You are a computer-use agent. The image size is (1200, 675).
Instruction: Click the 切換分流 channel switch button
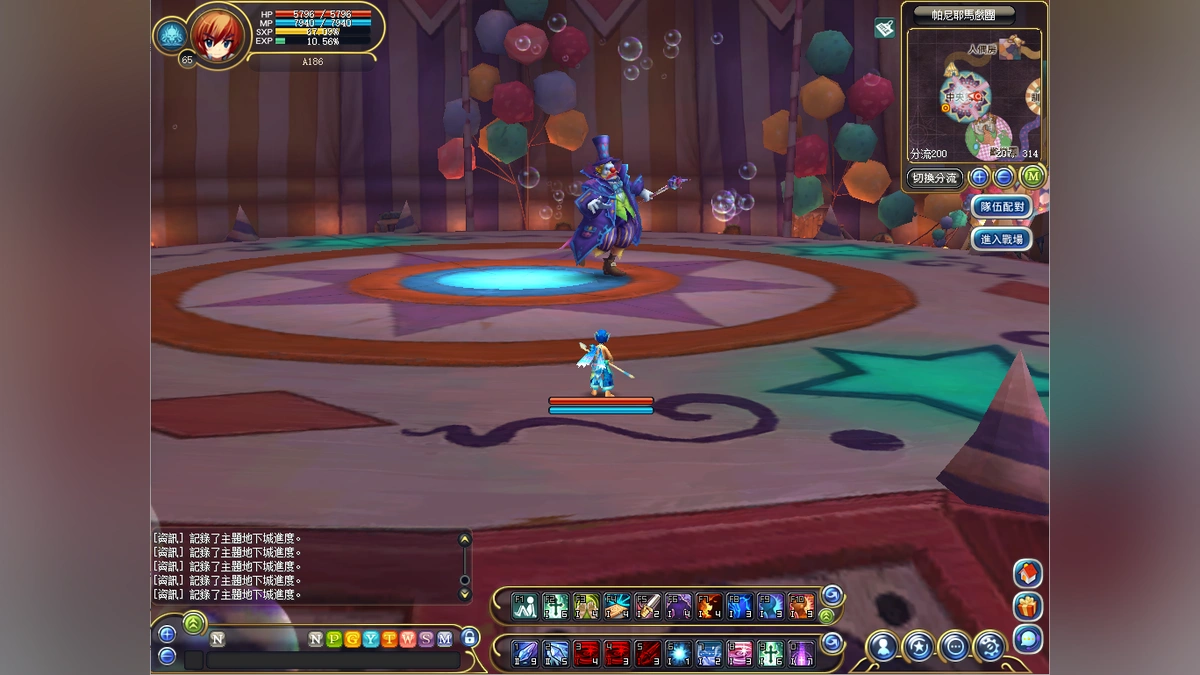[934, 179]
